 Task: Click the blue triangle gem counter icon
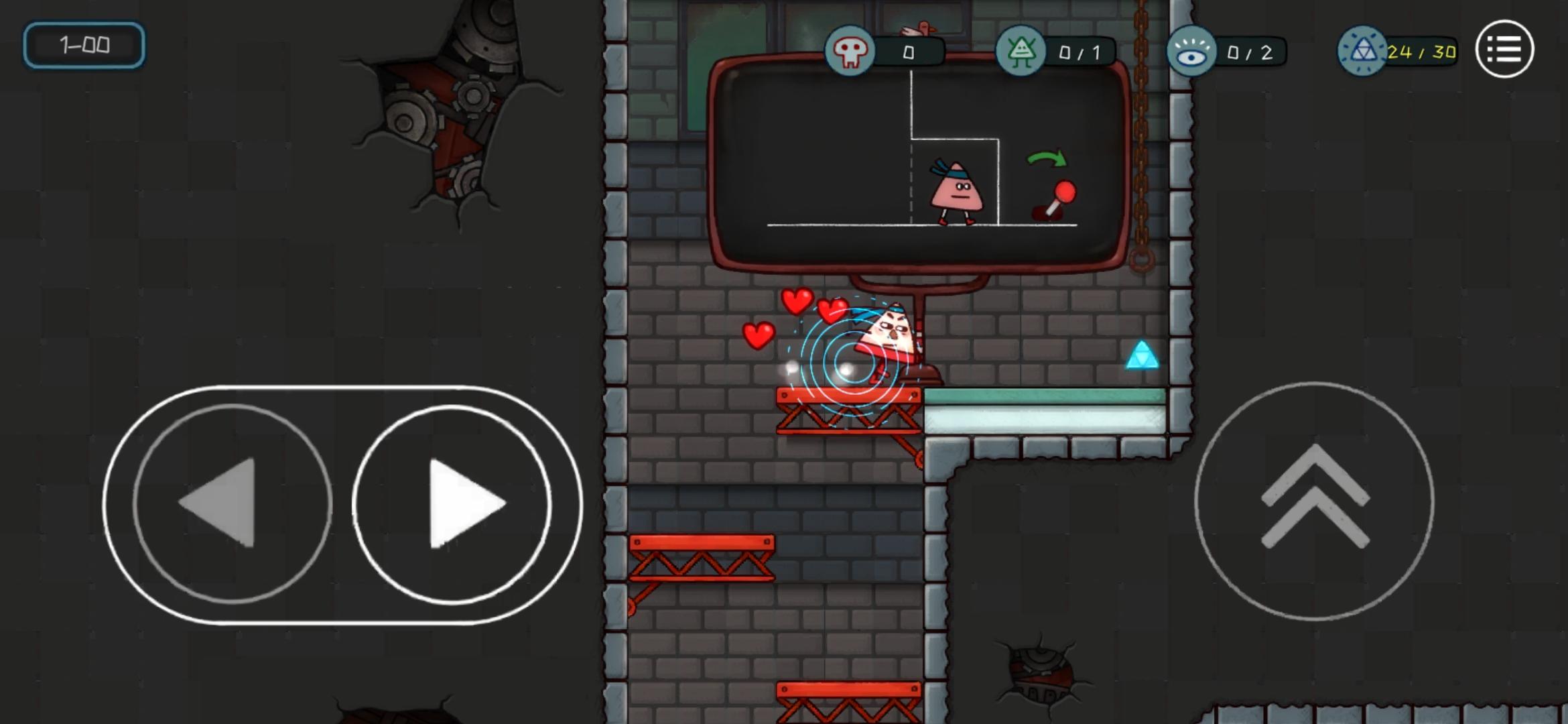pyautogui.click(x=1364, y=50)
